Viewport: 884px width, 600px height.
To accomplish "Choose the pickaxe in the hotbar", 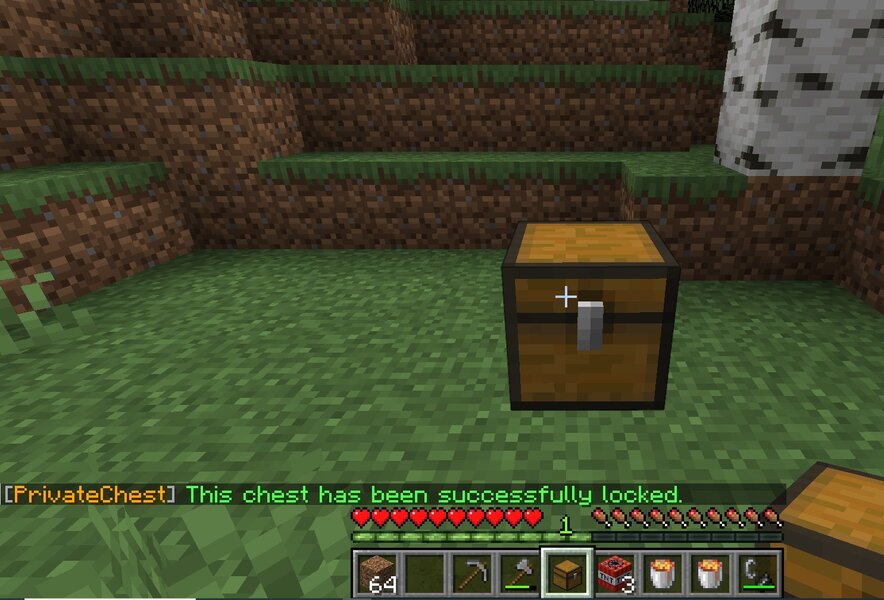I will coord(469,574).
